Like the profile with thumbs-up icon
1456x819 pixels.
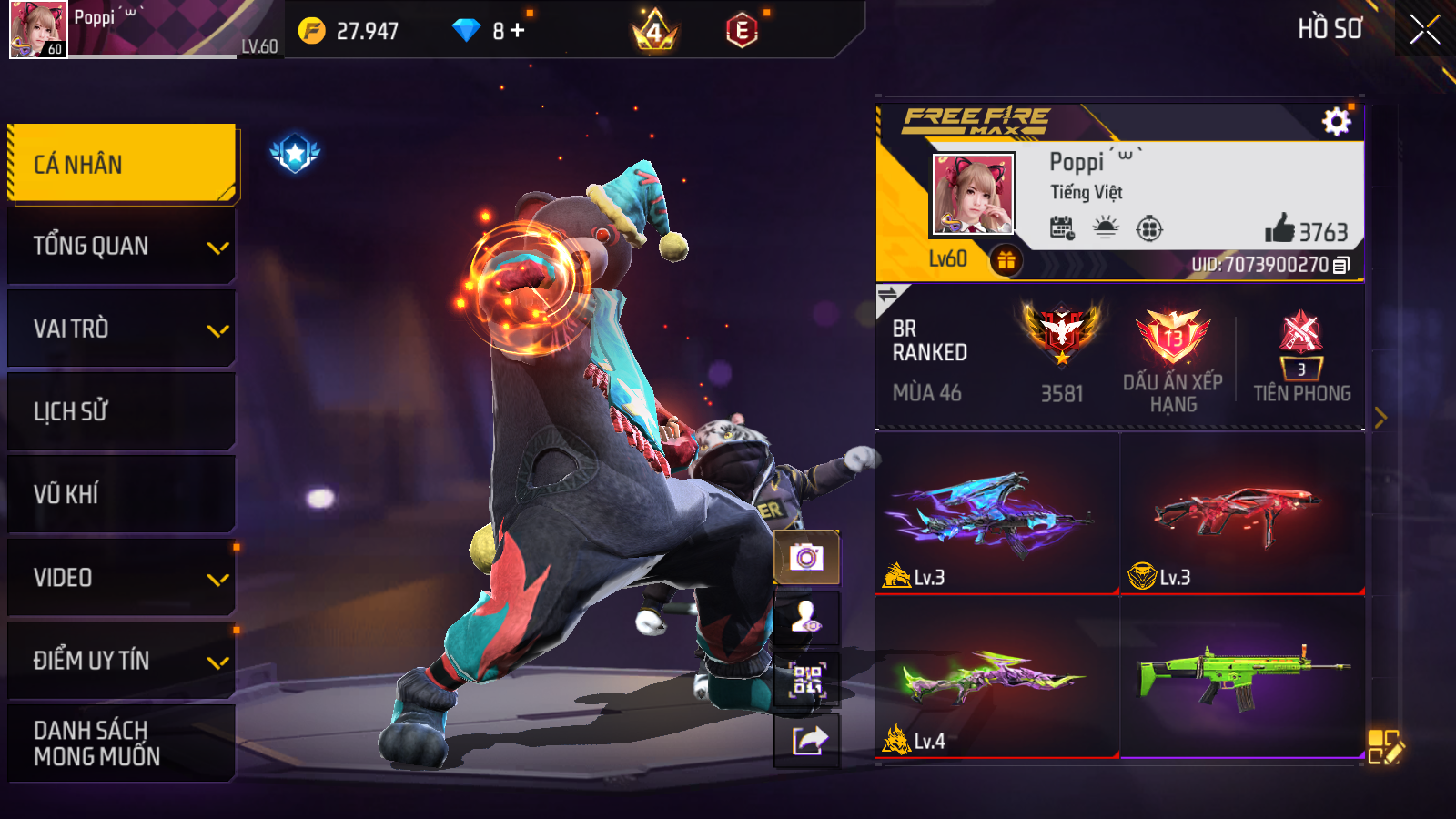(1279, 228)
